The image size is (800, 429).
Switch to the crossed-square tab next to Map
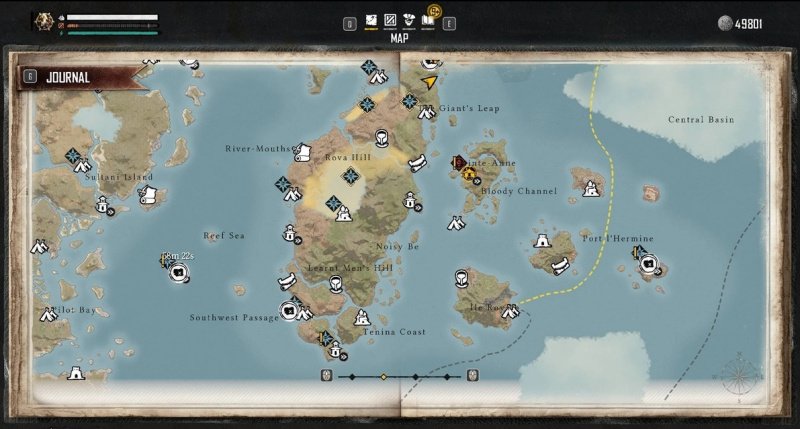coord(391,21)
